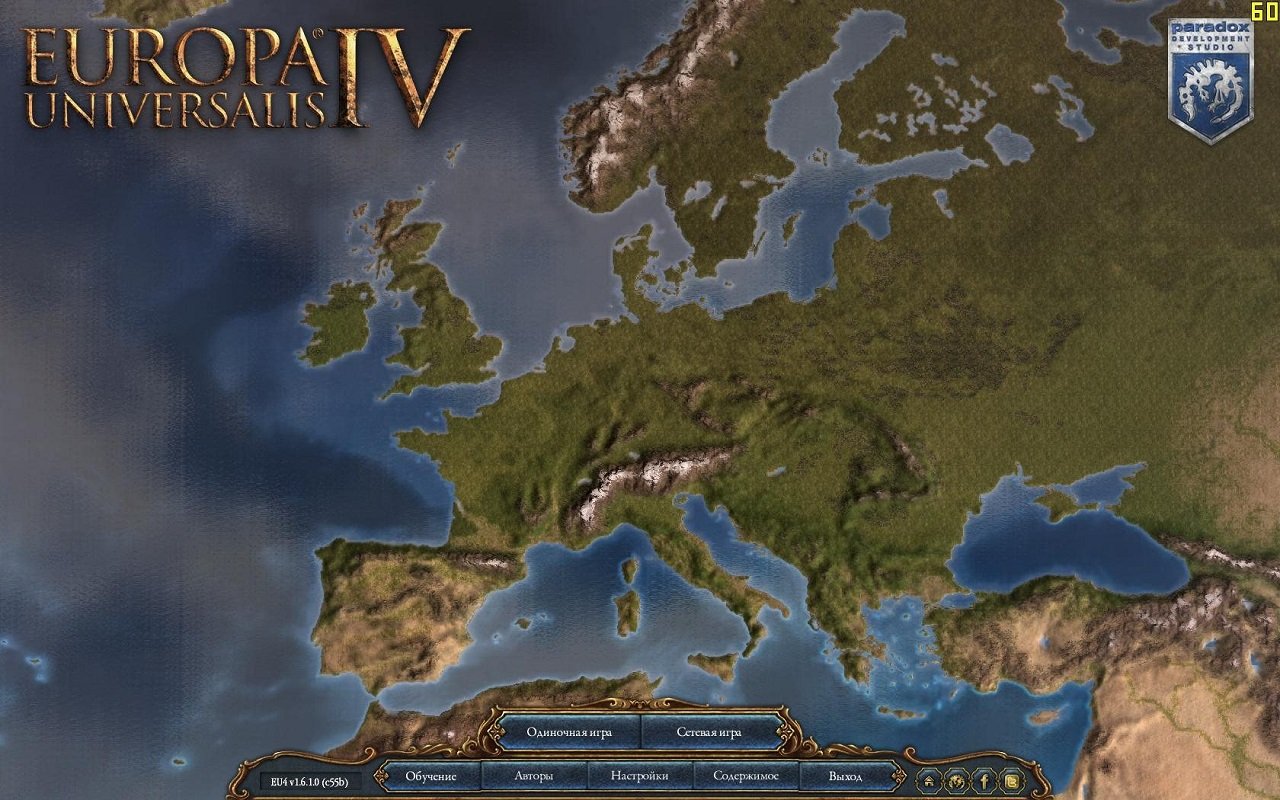Viewport: 1280px width, 800px height.
Task: Open the Paradox website via home icon
Action: click(x=928, y=779)
